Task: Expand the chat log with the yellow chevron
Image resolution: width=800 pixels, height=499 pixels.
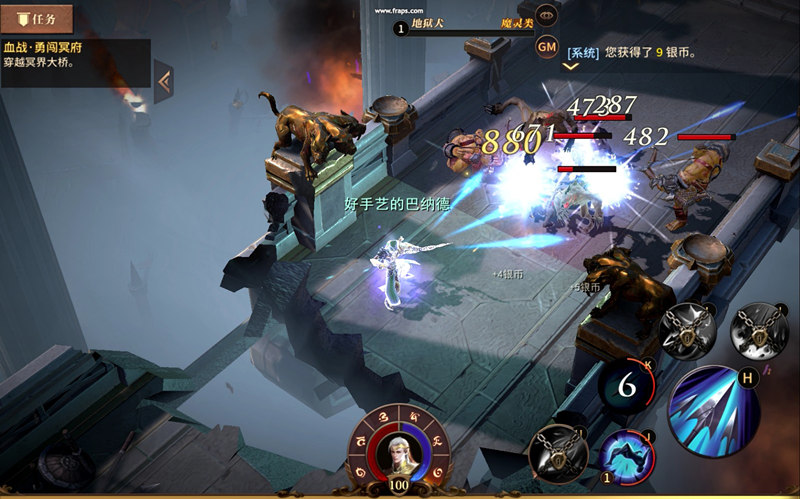Action: (571, 67)
